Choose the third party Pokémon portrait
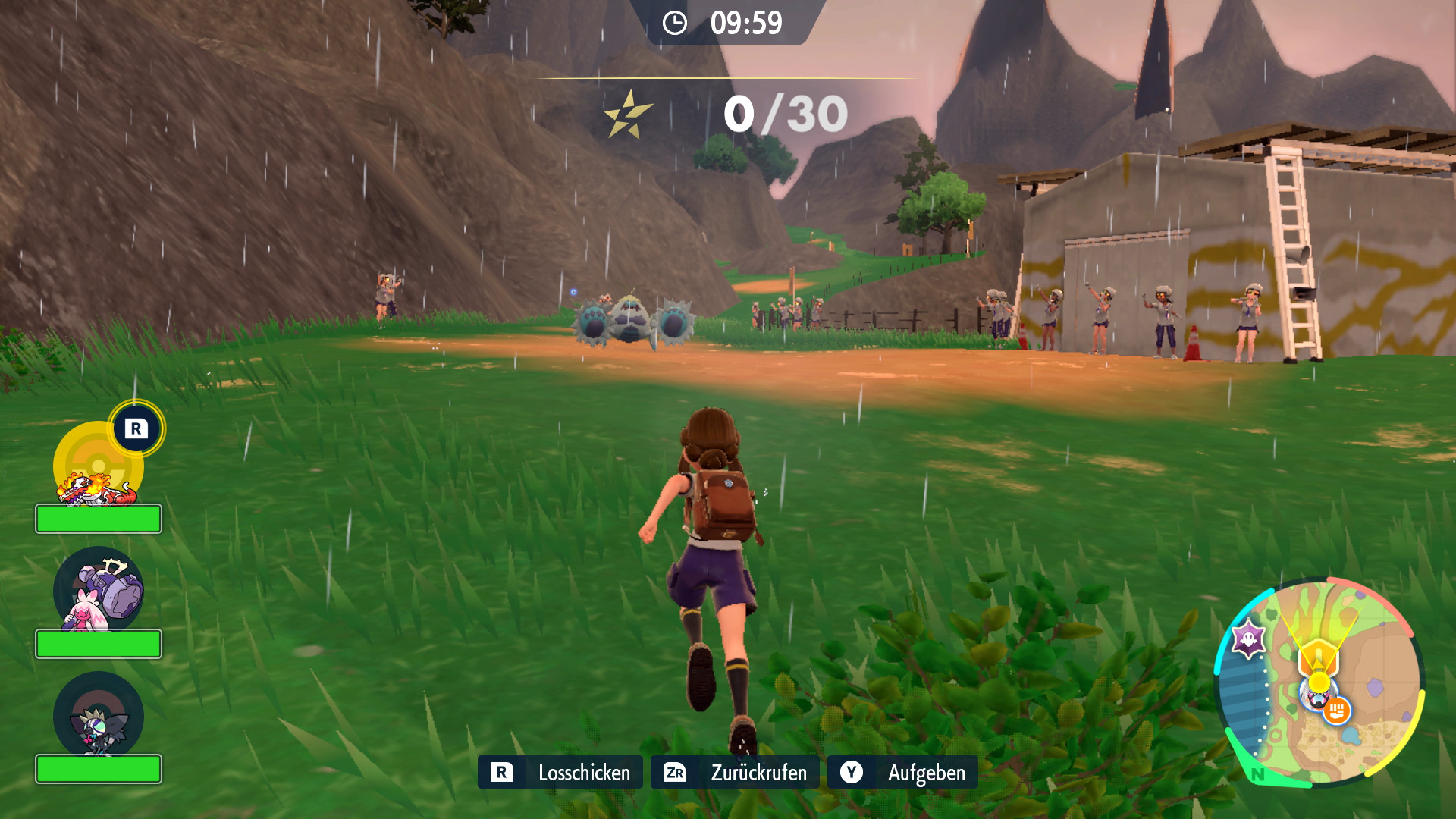 tap(99, 717)
